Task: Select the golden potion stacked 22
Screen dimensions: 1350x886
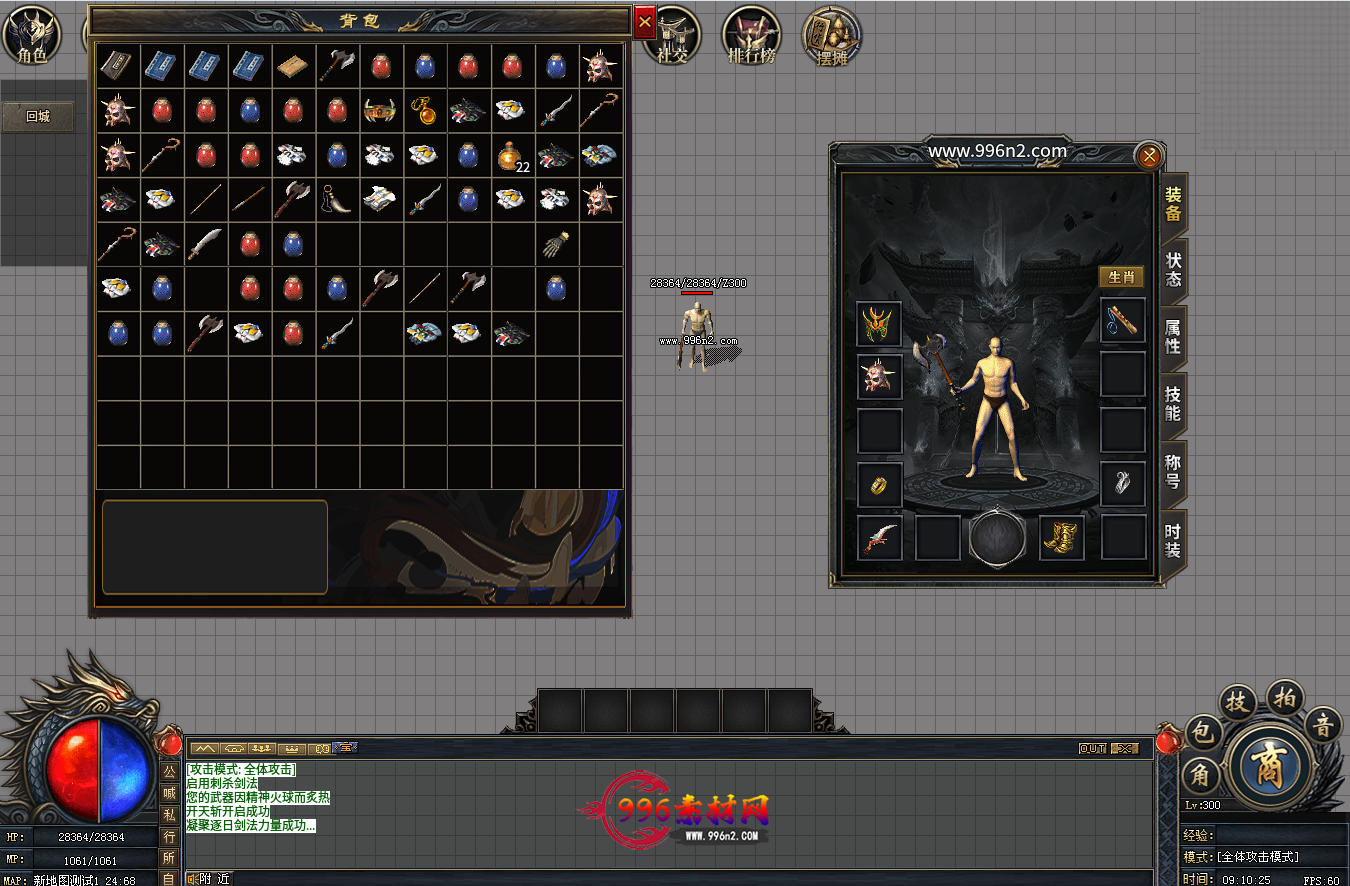Action: pos(512,156)
